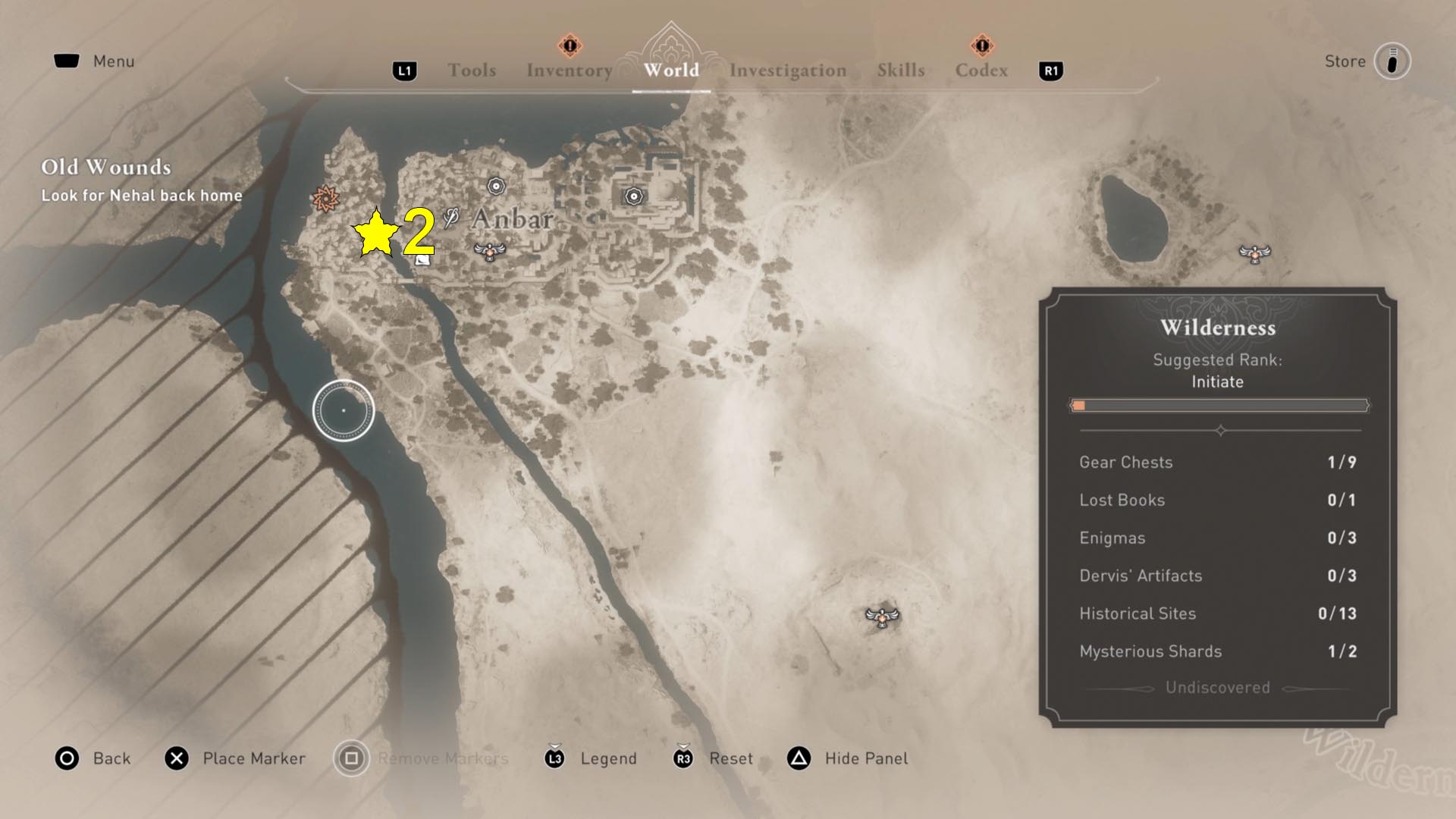Click the Suggested Rank progress bar

(x=1217, y=405)
